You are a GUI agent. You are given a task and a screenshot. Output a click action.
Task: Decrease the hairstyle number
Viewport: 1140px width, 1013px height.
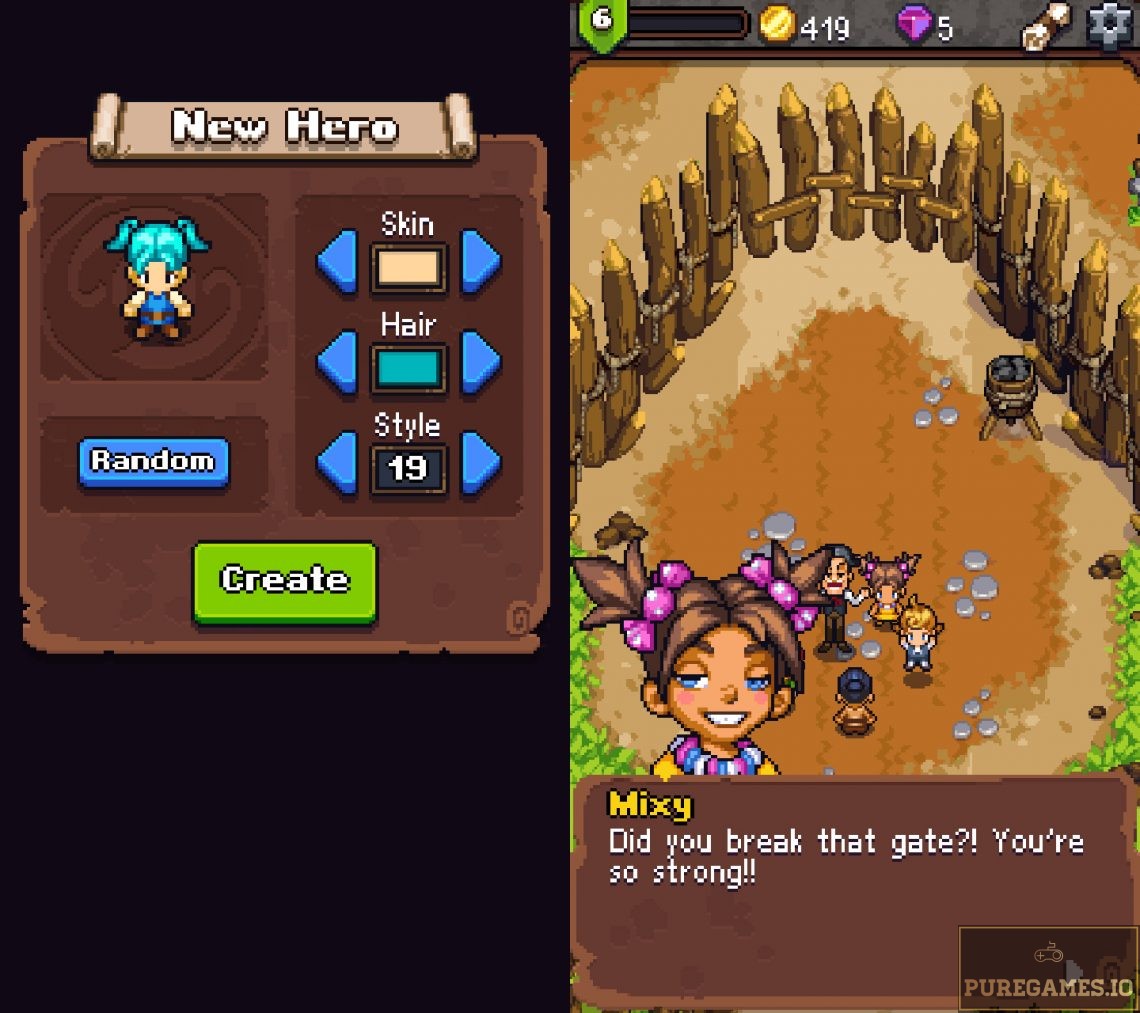pyautogui.click(x=337, y=464)
